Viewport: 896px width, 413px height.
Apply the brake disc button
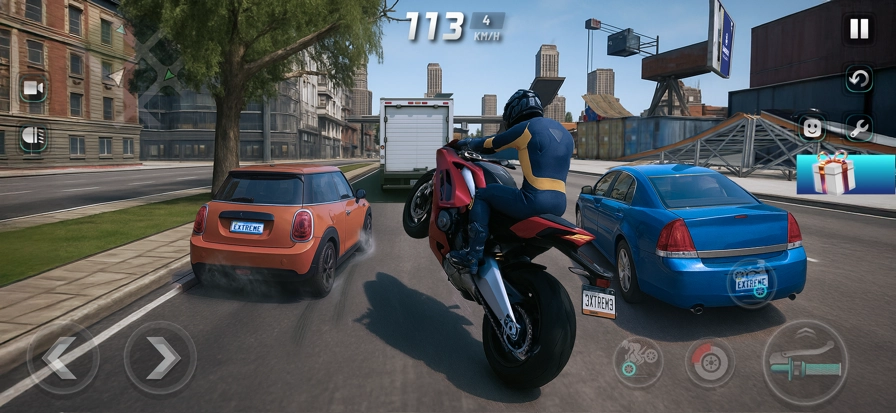[x=709, y=362]
